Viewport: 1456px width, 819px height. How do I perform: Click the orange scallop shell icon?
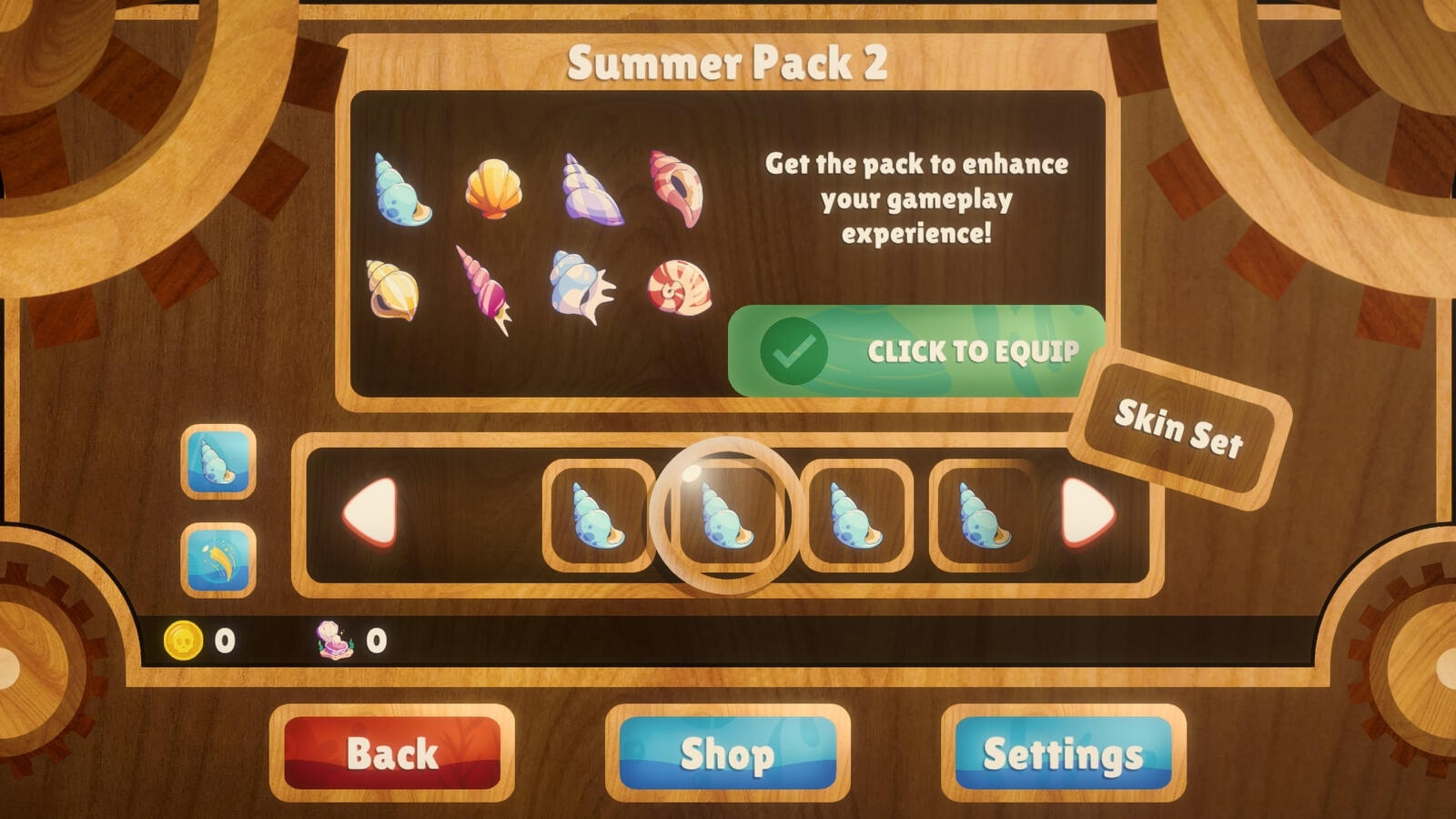pos(493,188)
